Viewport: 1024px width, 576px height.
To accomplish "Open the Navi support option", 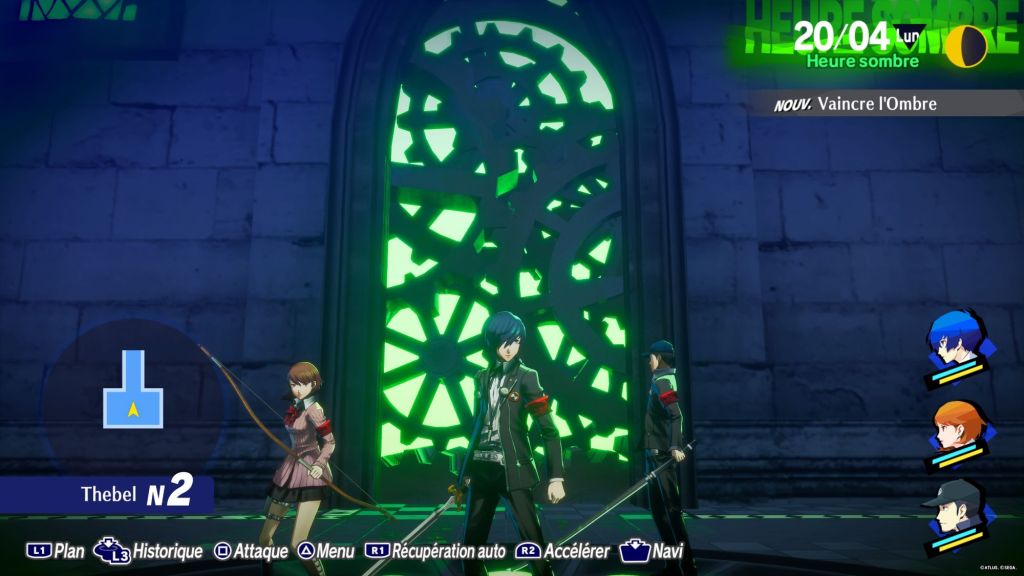I will coord(651,551).
